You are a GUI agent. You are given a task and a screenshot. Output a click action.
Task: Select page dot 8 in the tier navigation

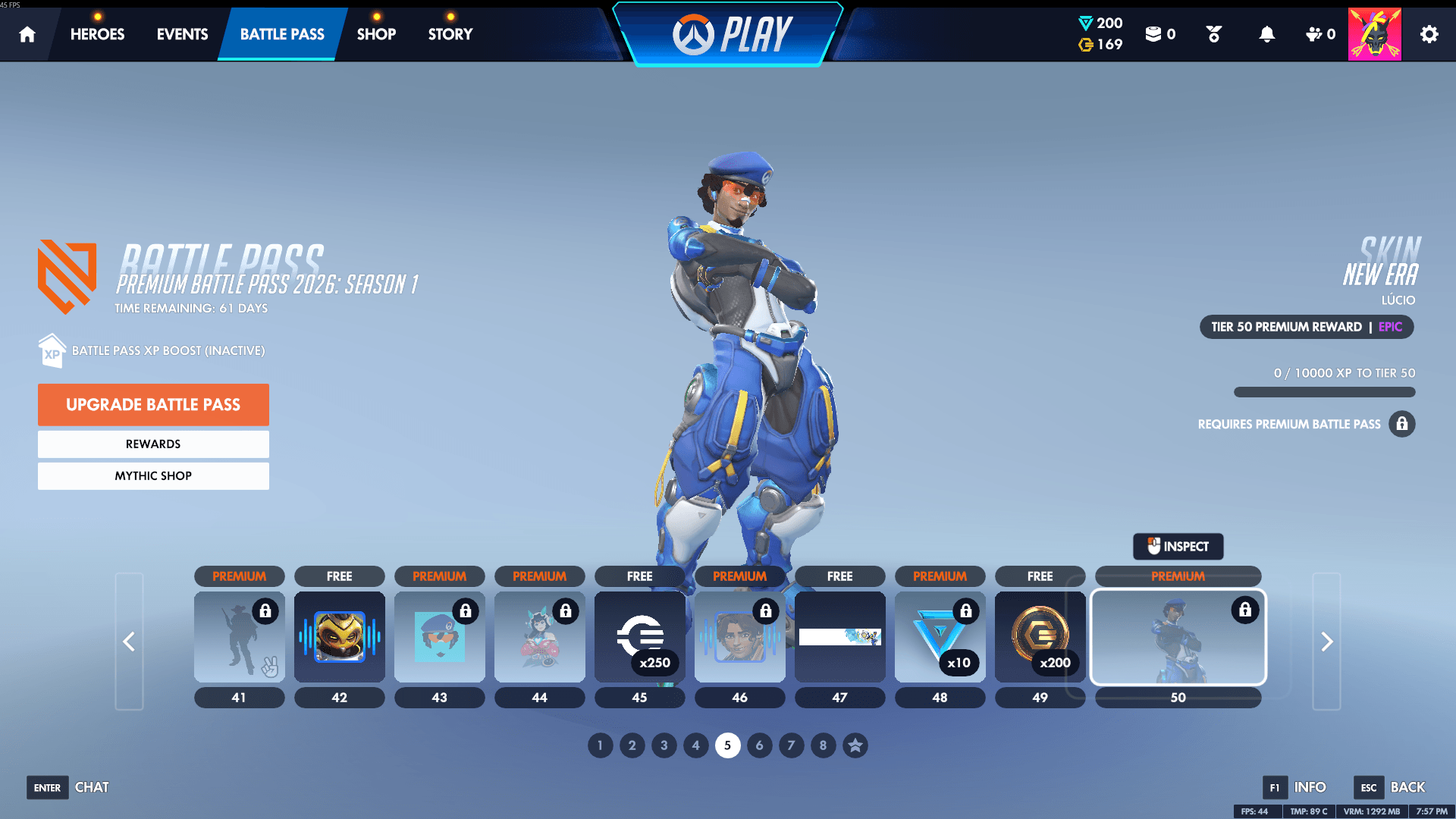tap(823, 745)
